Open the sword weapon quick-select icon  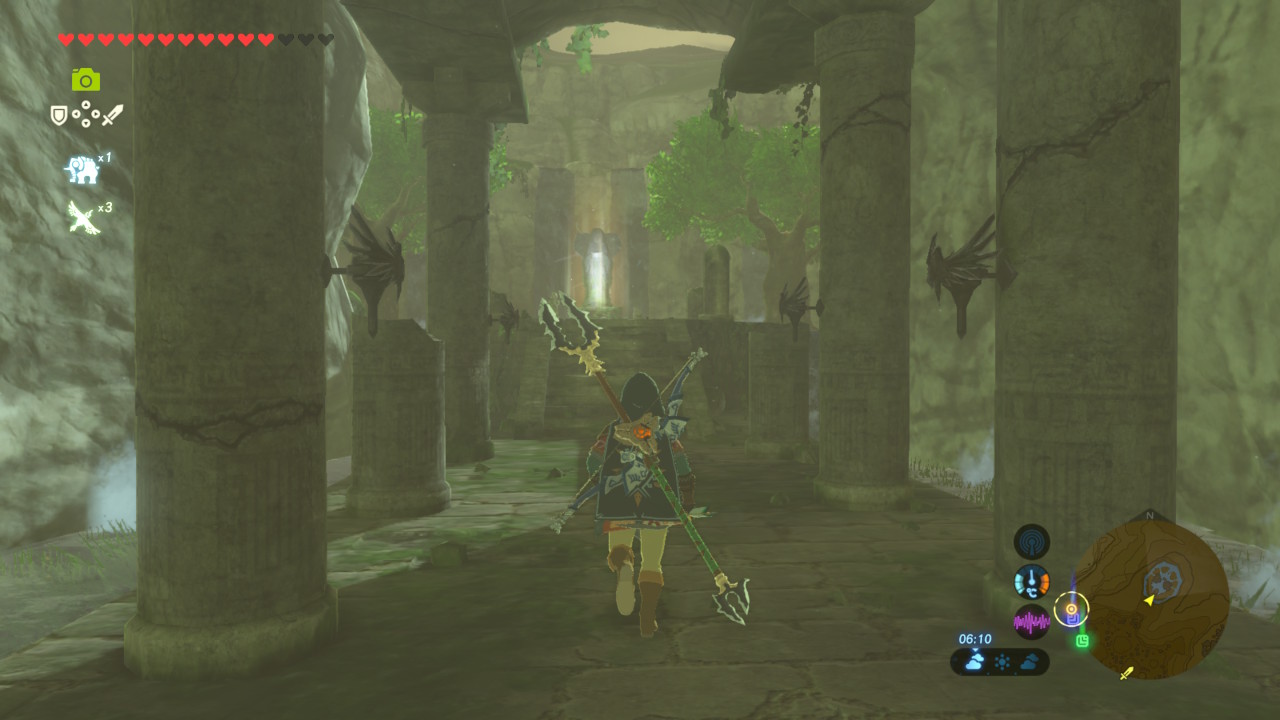pyautogui.click(x=112, y=115)
